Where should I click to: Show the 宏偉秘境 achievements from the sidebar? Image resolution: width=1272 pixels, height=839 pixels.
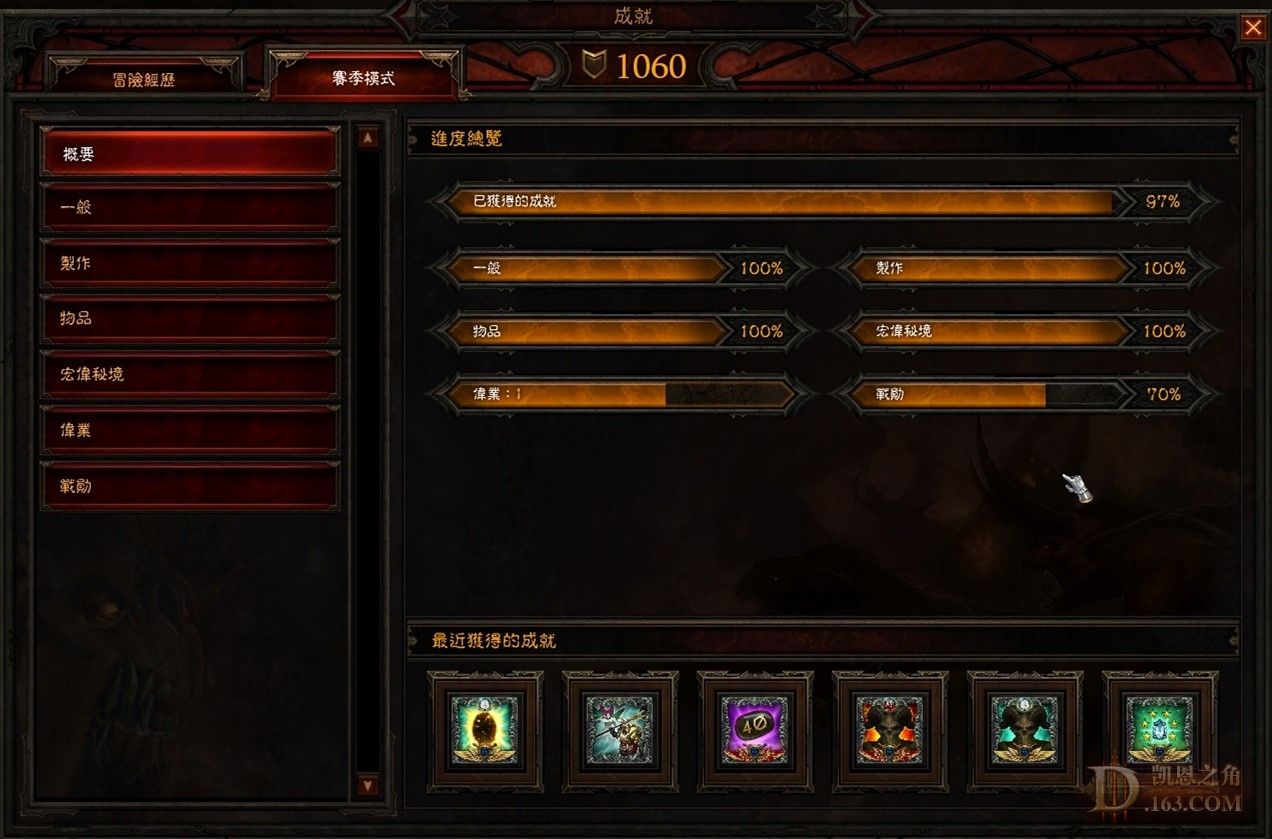pyautogui.click(x=190, y=374)
